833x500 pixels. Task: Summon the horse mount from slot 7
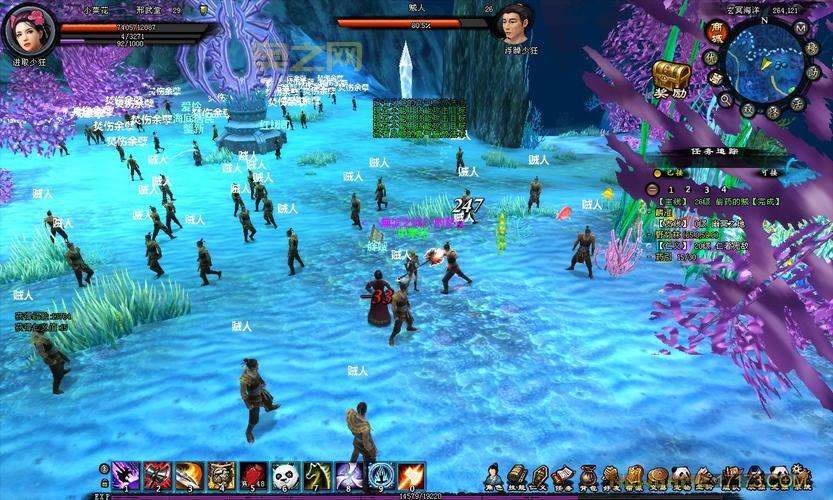317,475
